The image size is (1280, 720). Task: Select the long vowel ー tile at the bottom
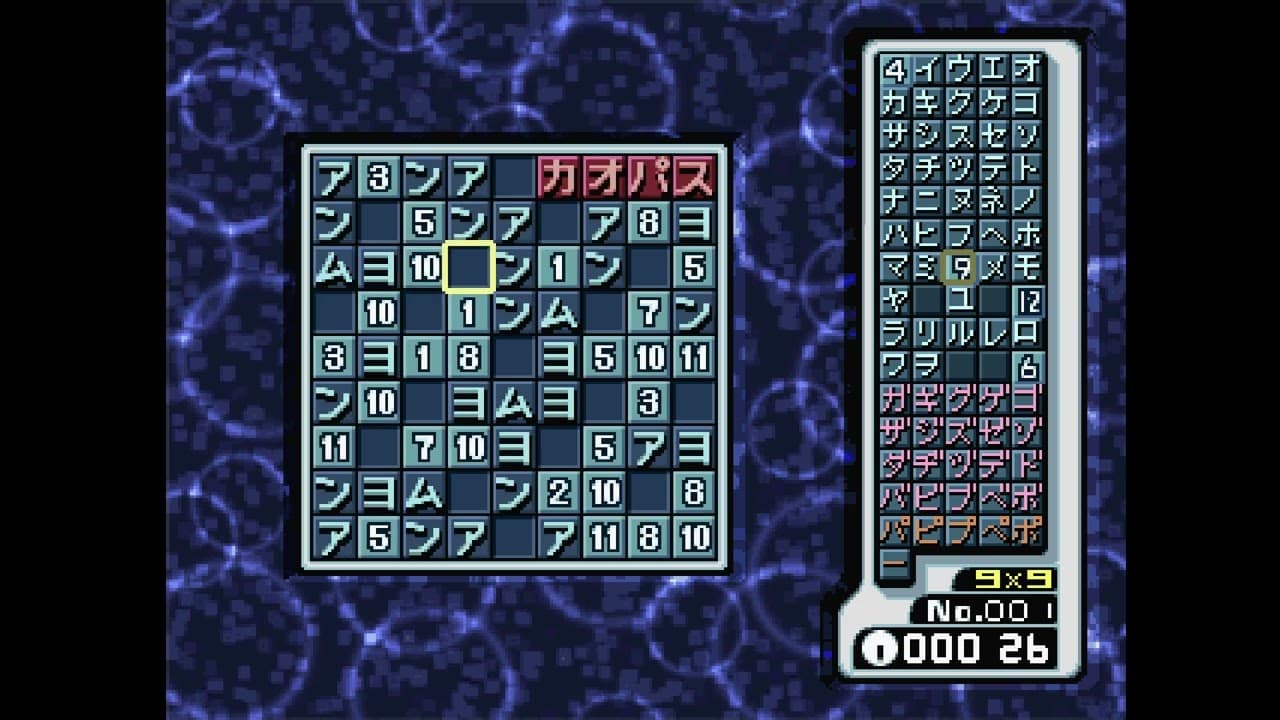(x=897, y=565)
